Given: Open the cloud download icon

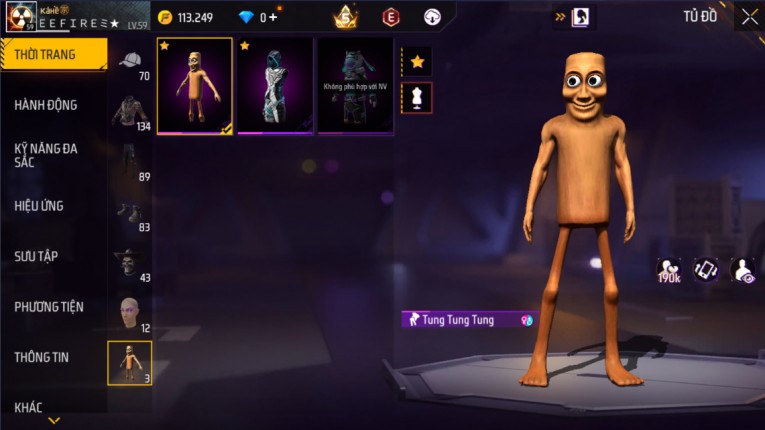Looking at the screenshot, I should (432, 17).
